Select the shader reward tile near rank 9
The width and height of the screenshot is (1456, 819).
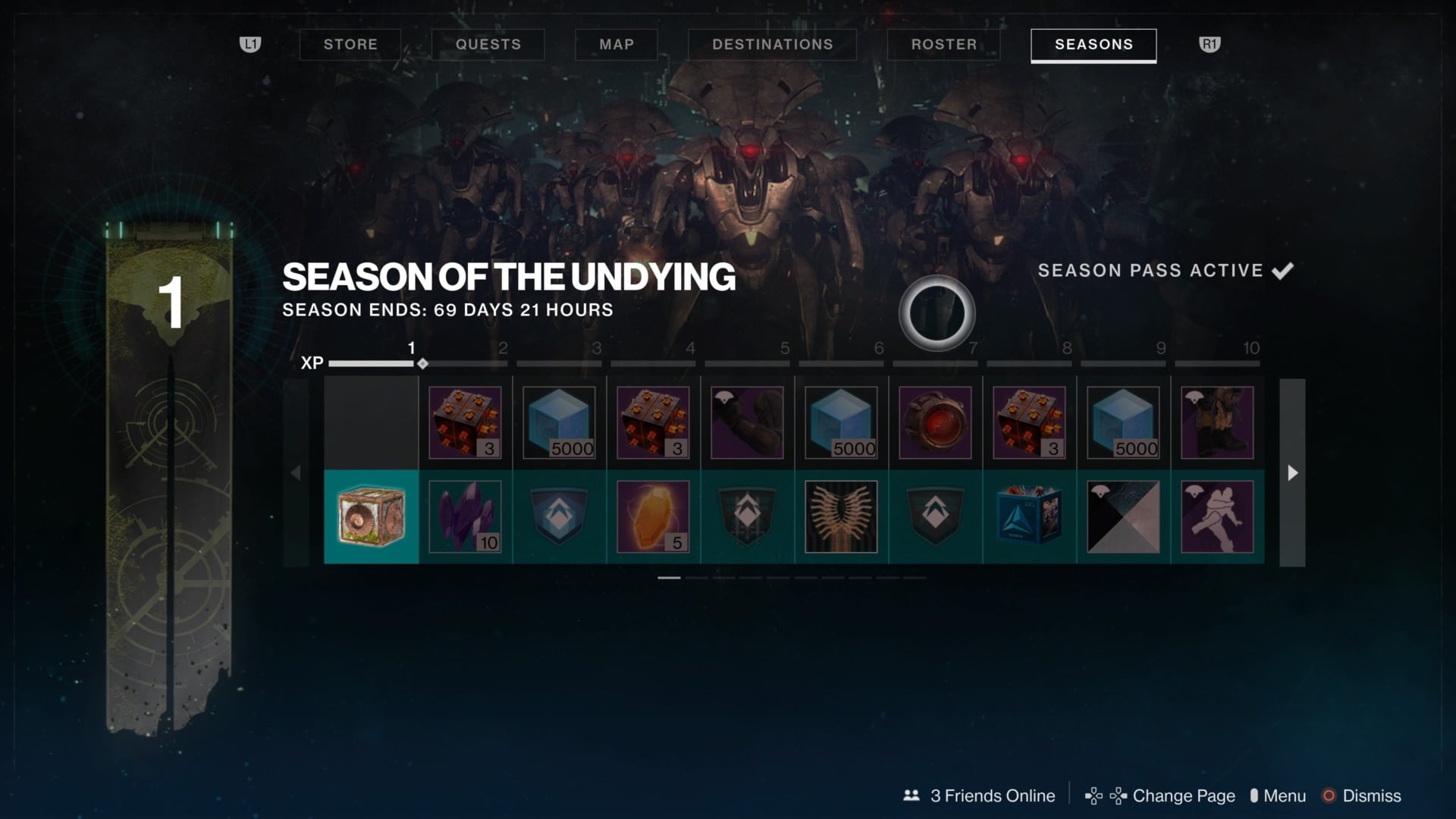point(1123,517)
